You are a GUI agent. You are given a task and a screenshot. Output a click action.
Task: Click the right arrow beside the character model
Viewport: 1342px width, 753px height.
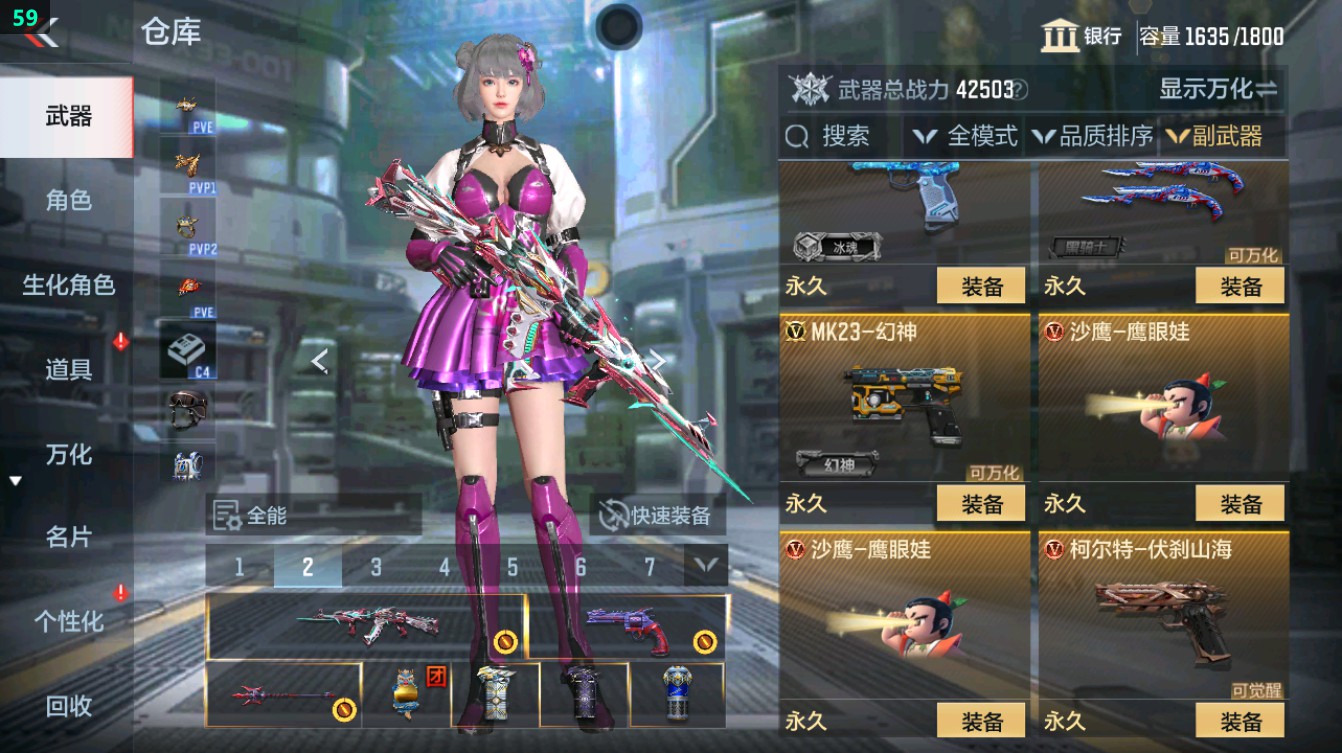659,361
